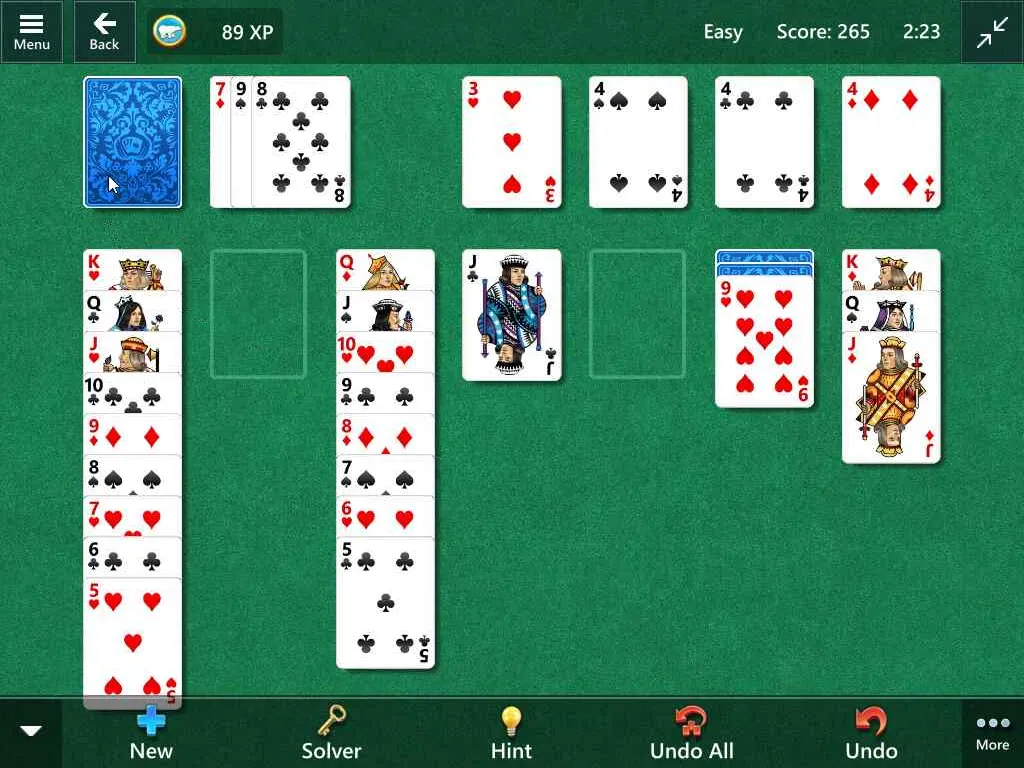Show a Hint
Image resolution: width=1024 pixels, height=768 pixels.
pos(511,733)
